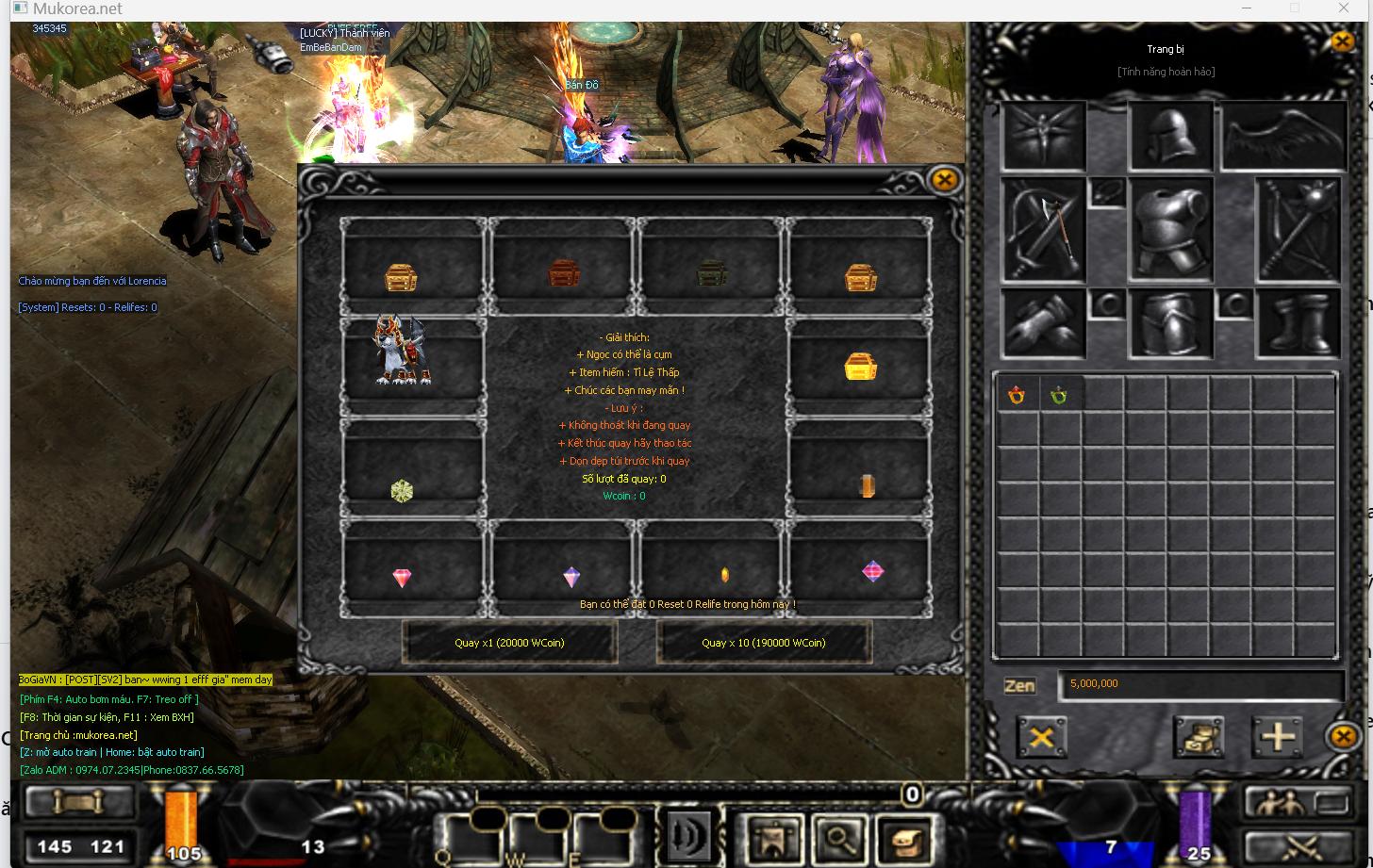
Task: Click the plus button in inventory panel
Action: [x=1277, y=736]
